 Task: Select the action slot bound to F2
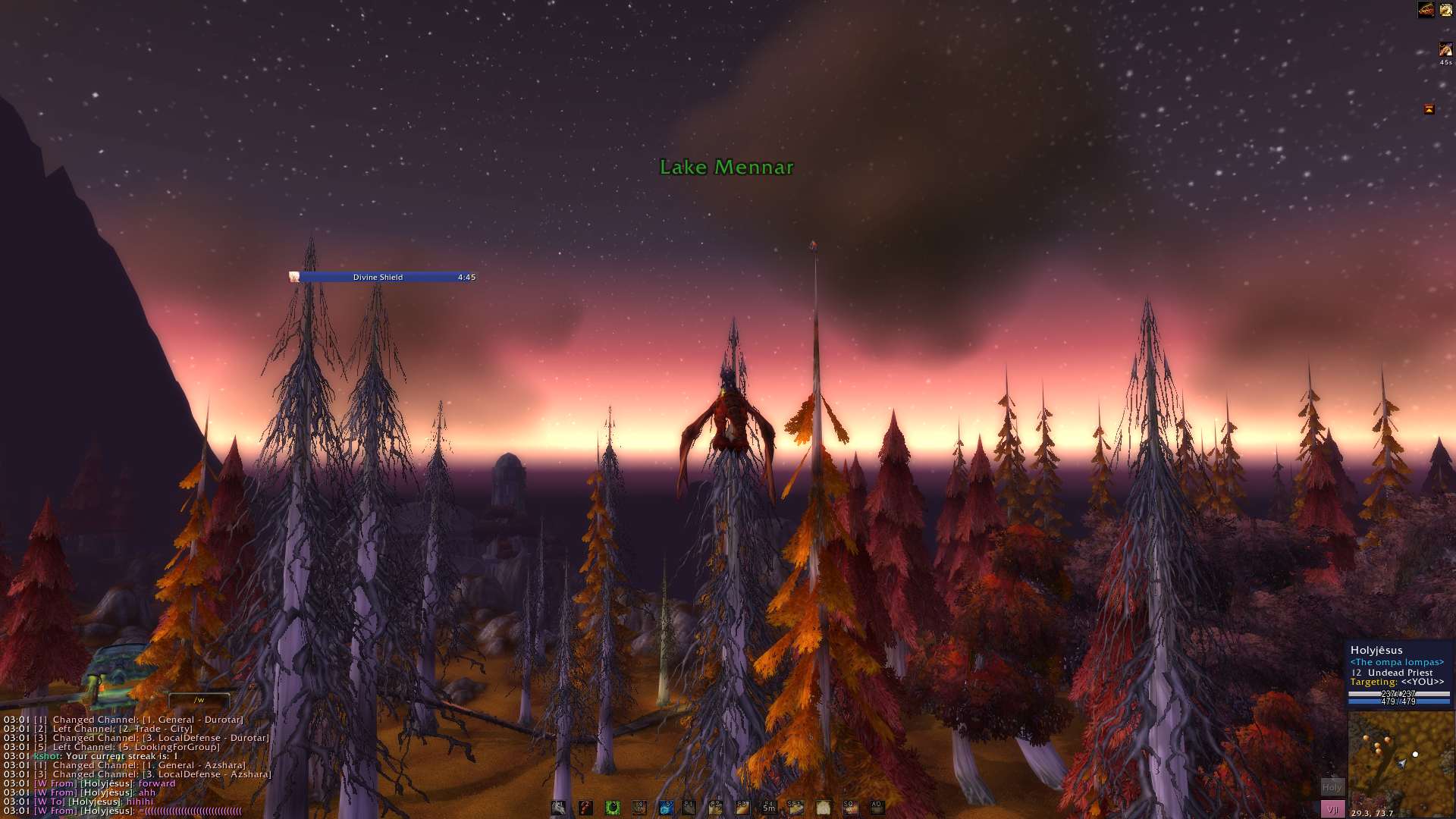715,808
